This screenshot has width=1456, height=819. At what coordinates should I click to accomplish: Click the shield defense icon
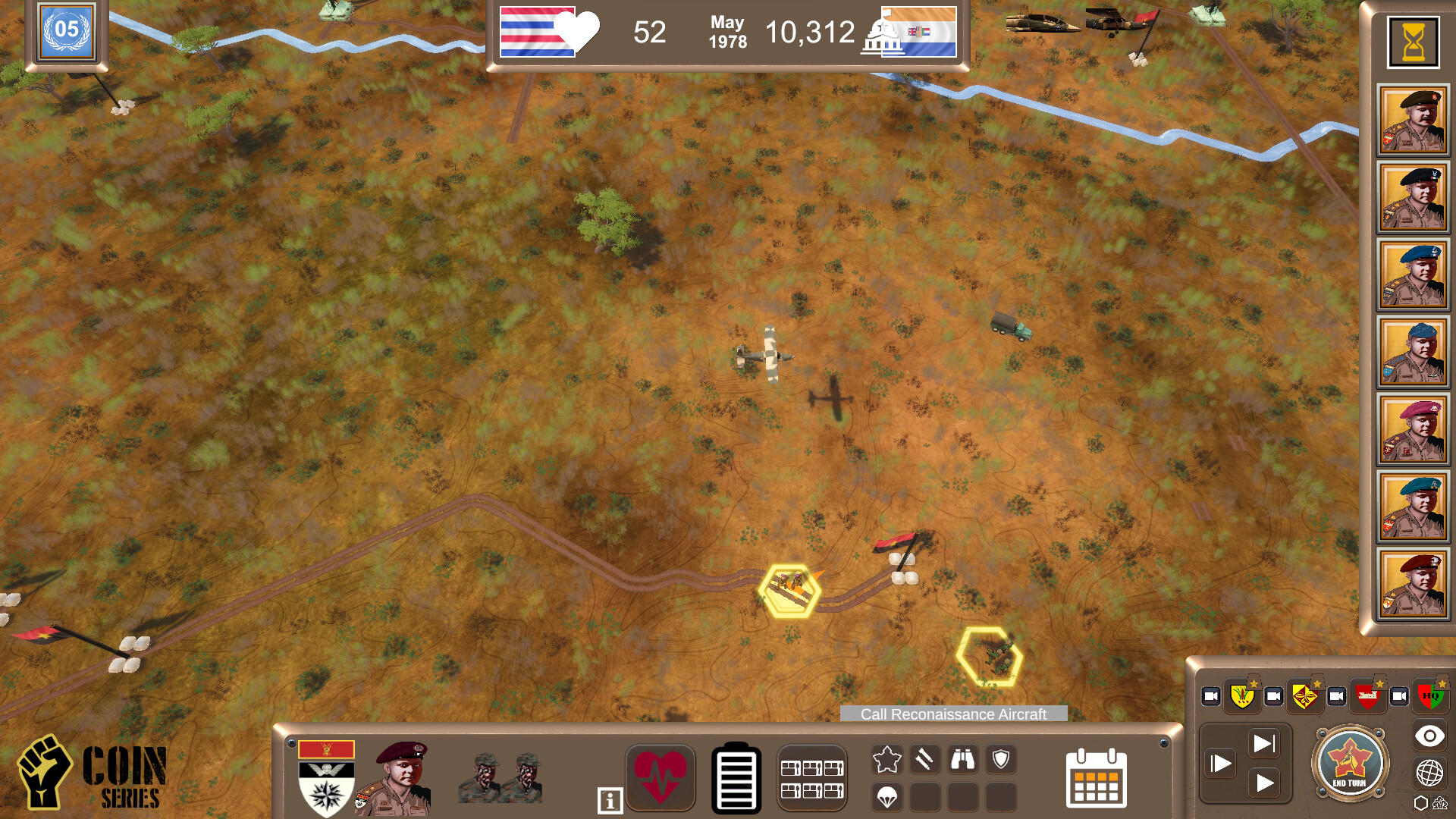(x=1001, y=760)
